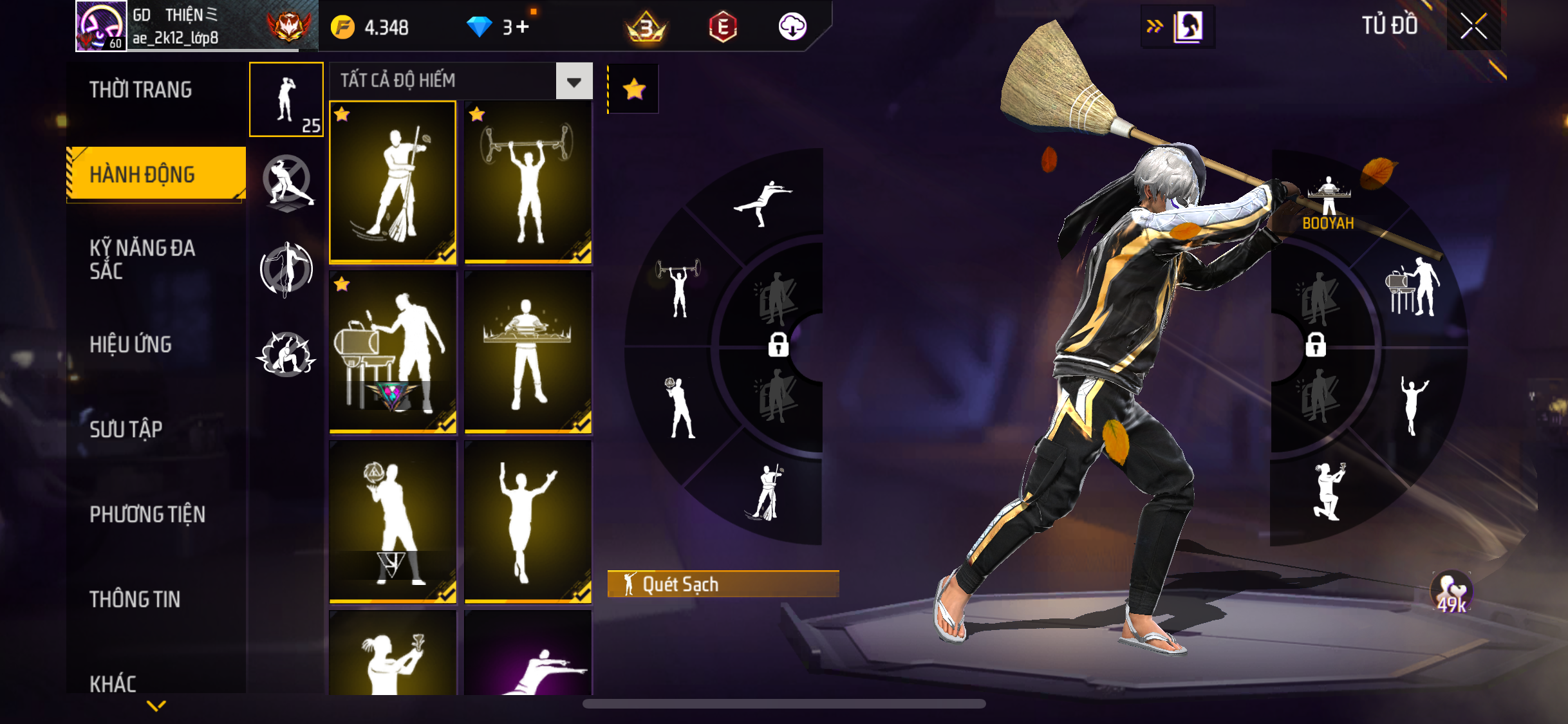This screenshot has height=724, width=1568.
Task: Show the Thông Tin info tab
Action: click(x=135, y=599)
